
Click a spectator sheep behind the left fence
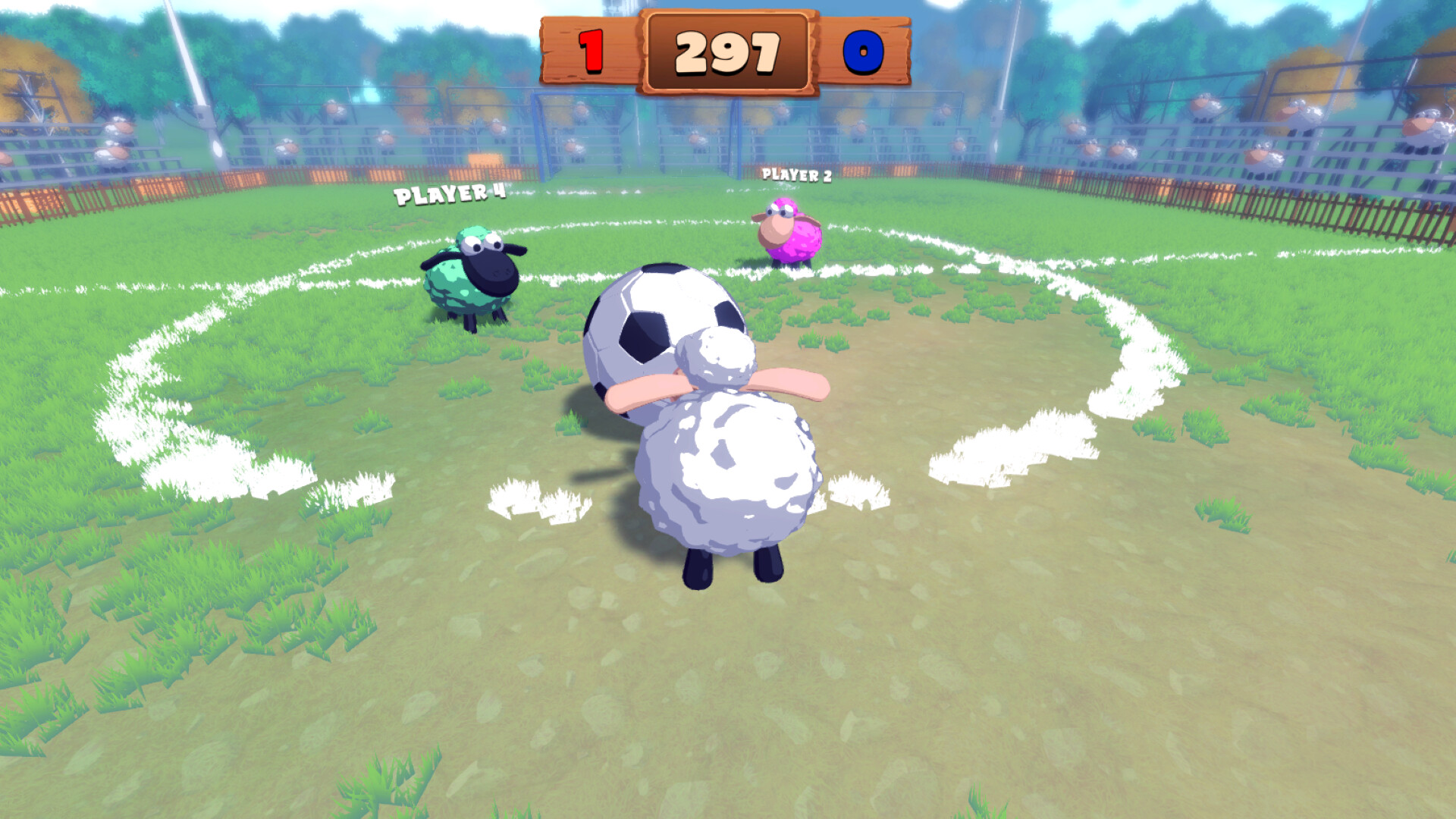point(115,125)
